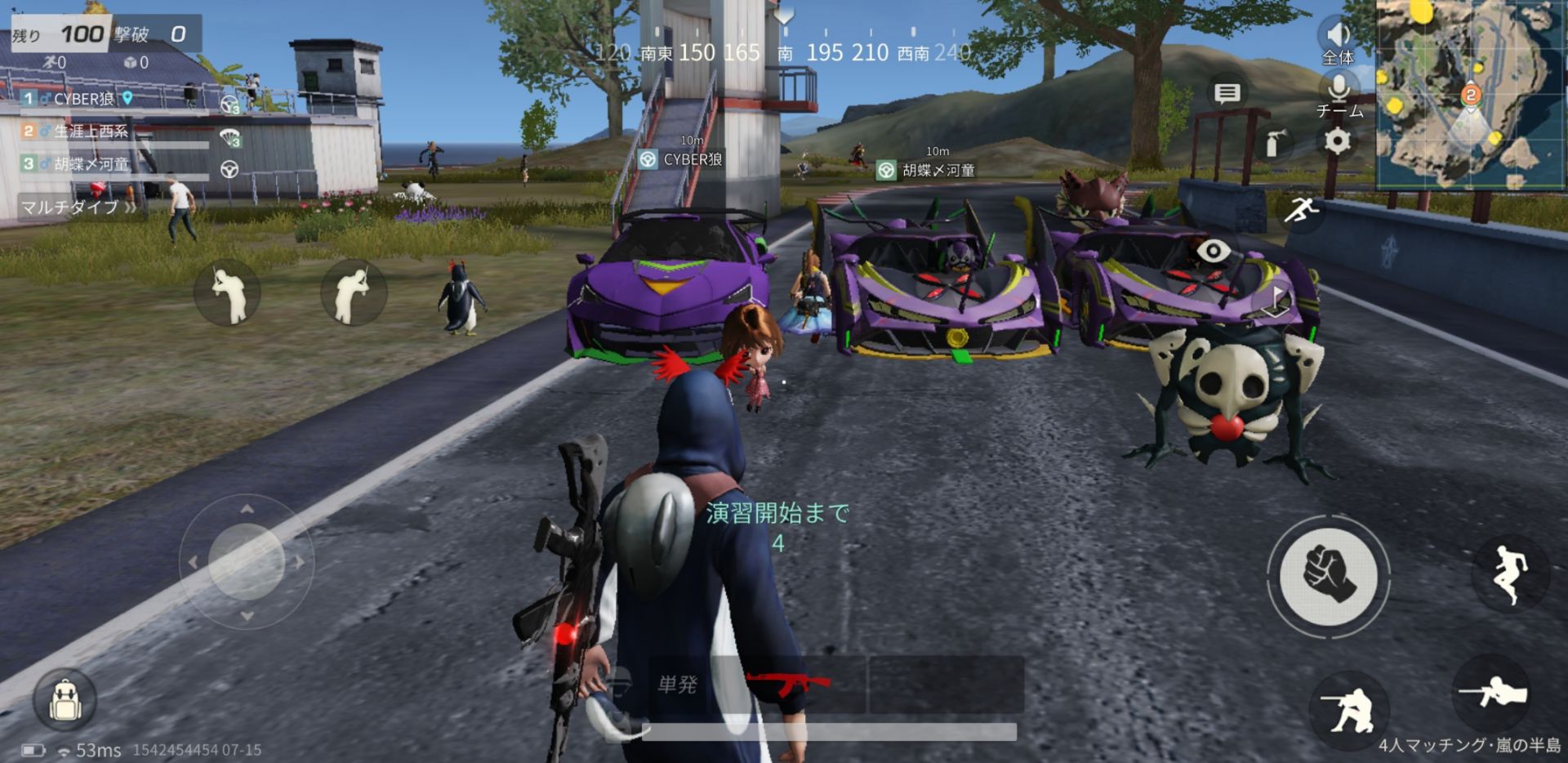Toggle the チーム microphone

coord(1339,88)
